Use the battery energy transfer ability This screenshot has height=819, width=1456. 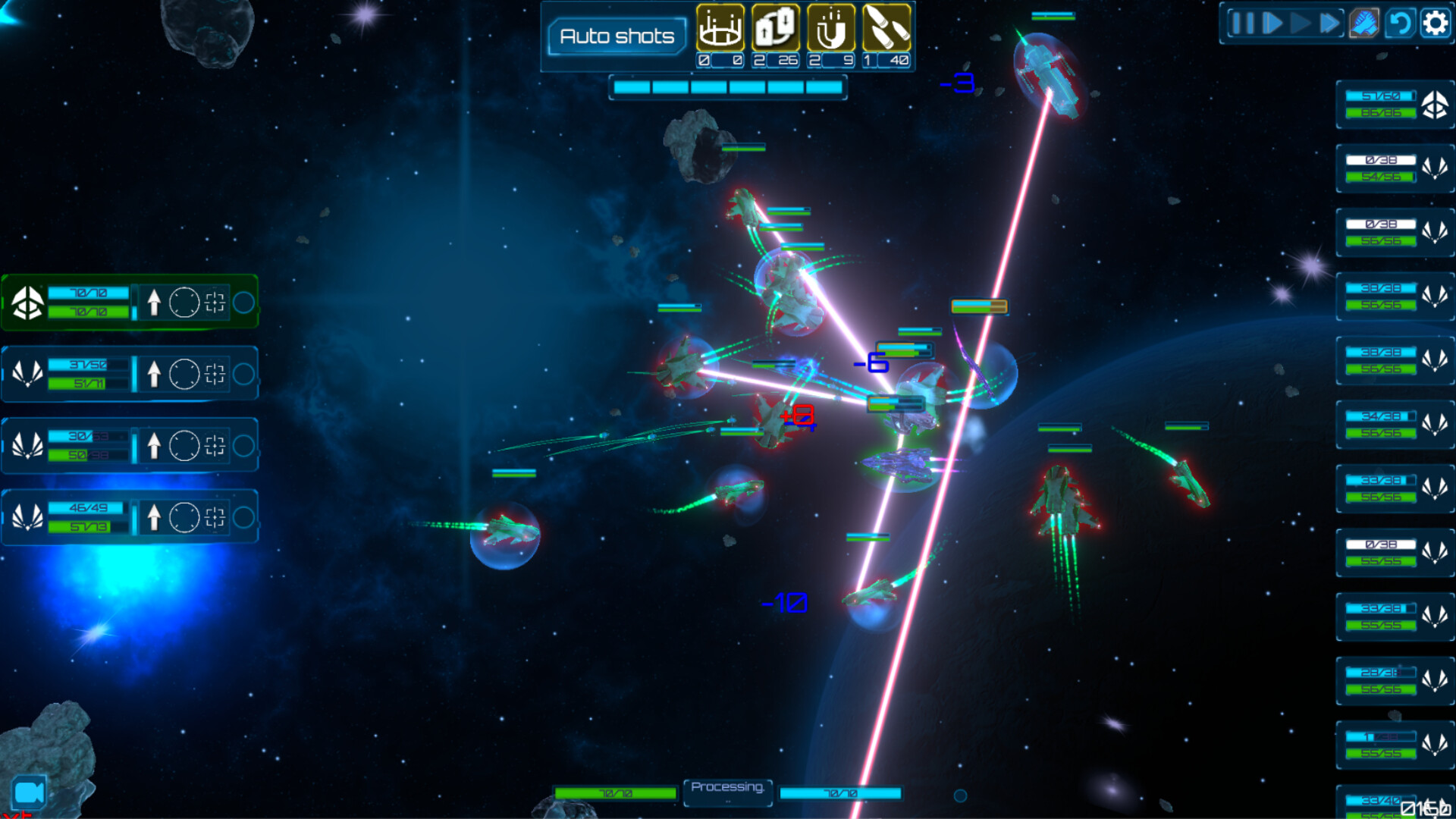click(x=775, y=28)
